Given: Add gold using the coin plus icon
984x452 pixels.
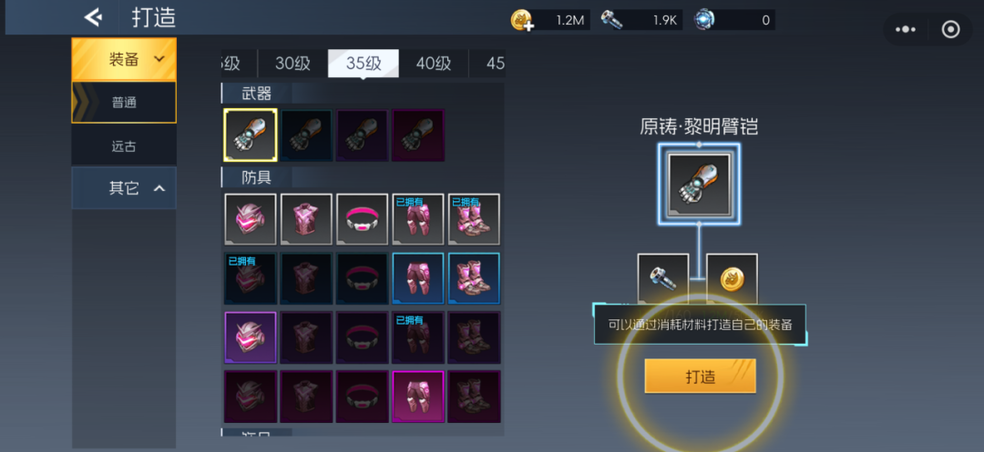Looking at the screenshot, I should 522,20.
